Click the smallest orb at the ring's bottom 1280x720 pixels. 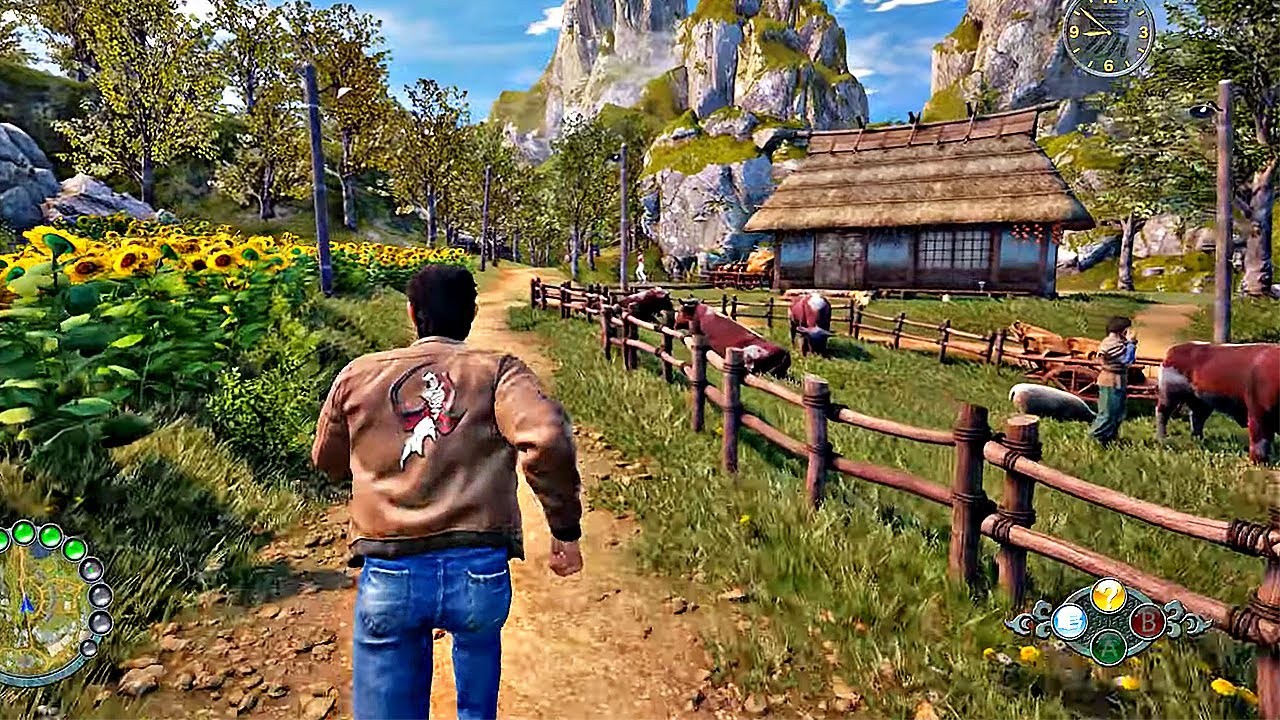click(x=89, y=650)
